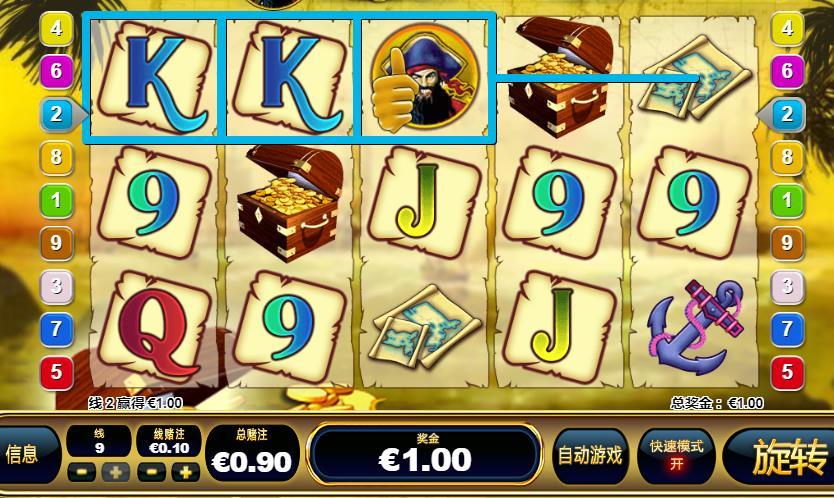The width and height of the screenshot is (834, 498).
Task: Raise the line bet (线赌注)
Action: [x=185, y=472]
